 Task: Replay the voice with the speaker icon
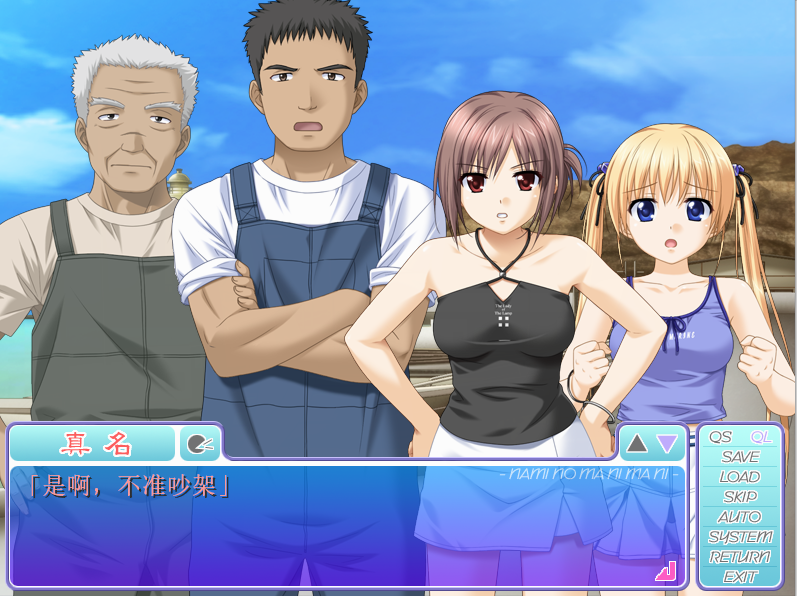click(198, 443)
